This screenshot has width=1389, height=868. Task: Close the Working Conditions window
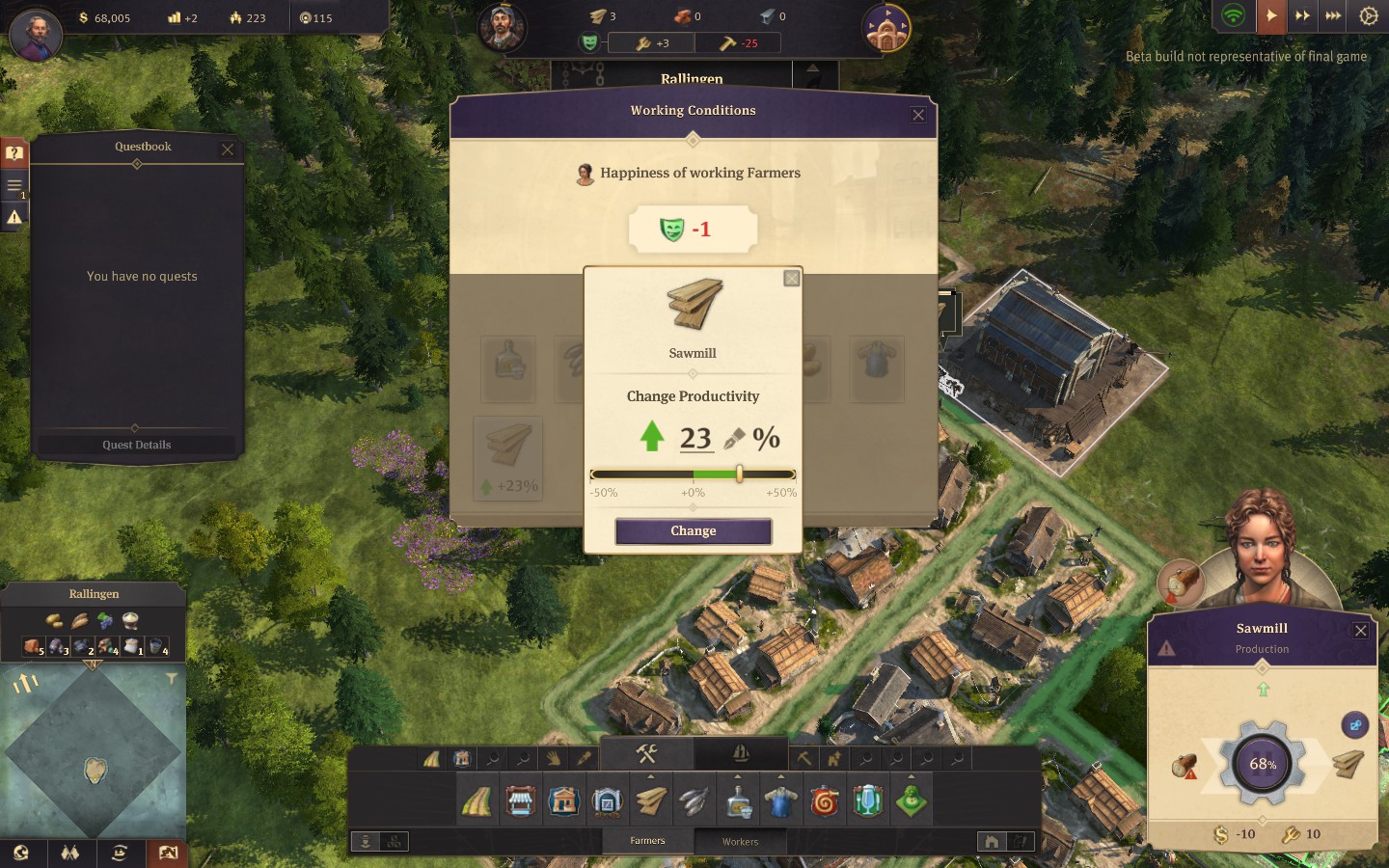point(918,115)
